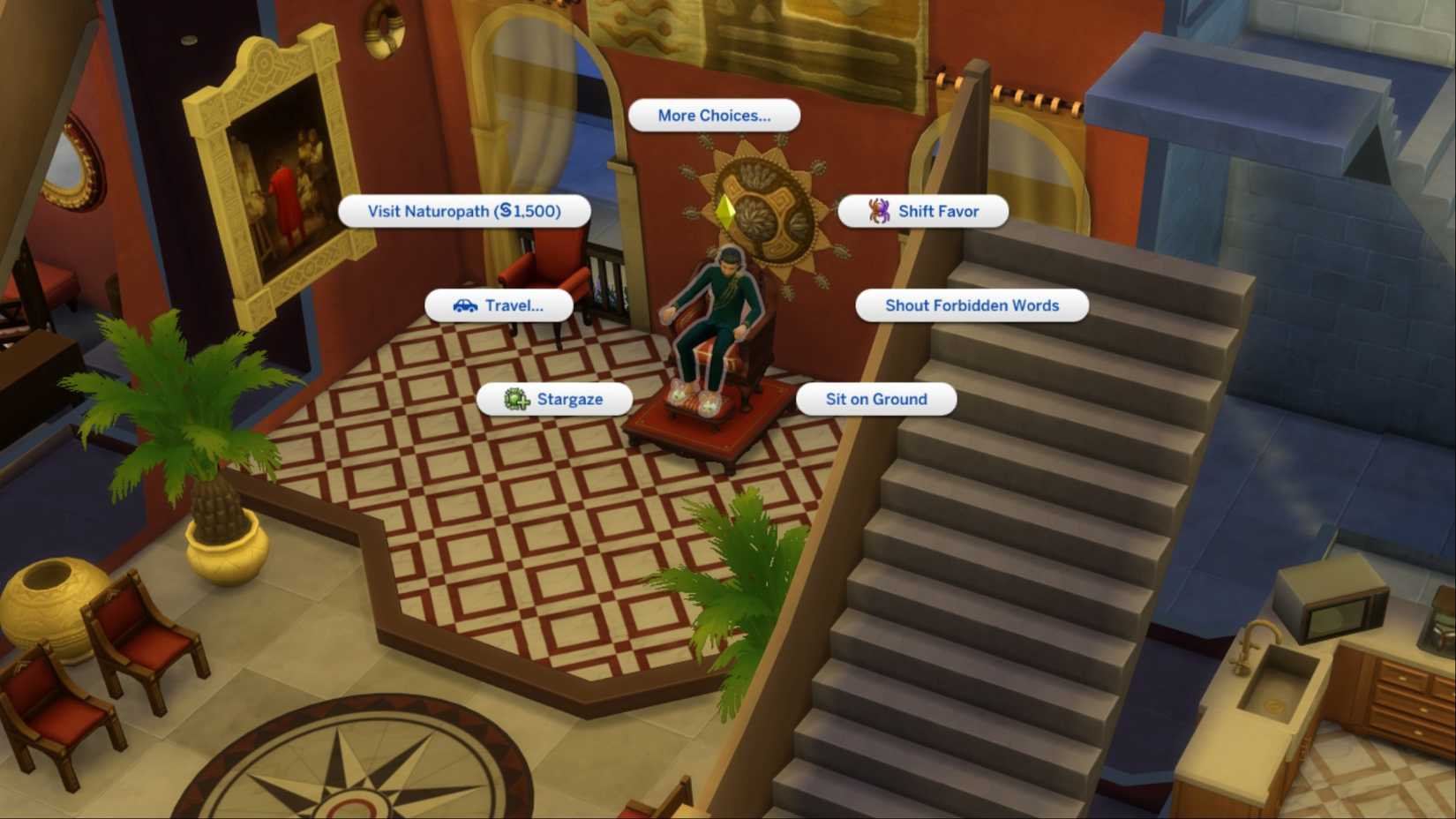
Task: Choose the Sit on Ground option
Action: (876, 399)
